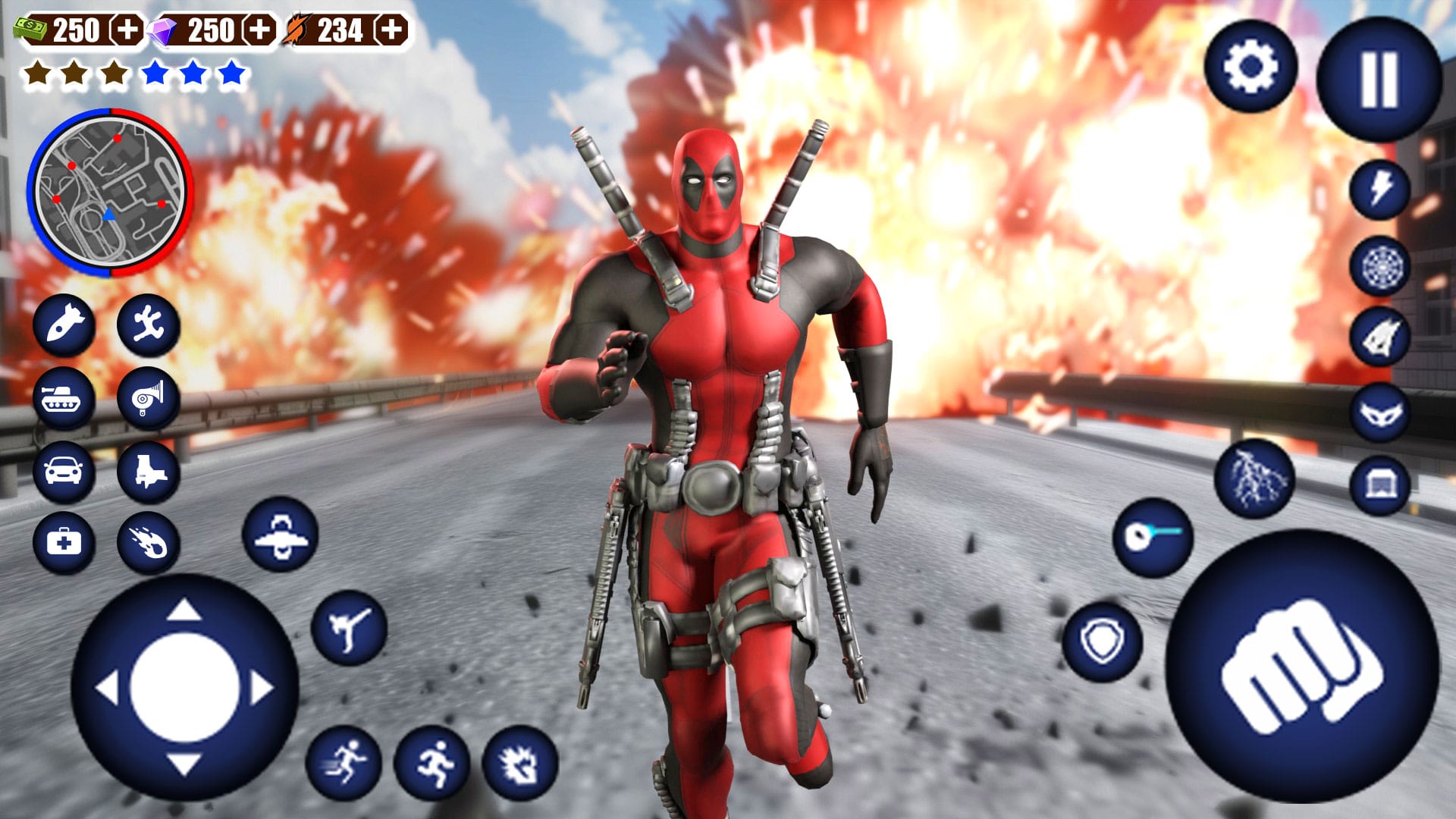The width and height of the screenshot is (1456, 819).
Task: Spawn a car with the car icon
Action: [x=64, y=470]
